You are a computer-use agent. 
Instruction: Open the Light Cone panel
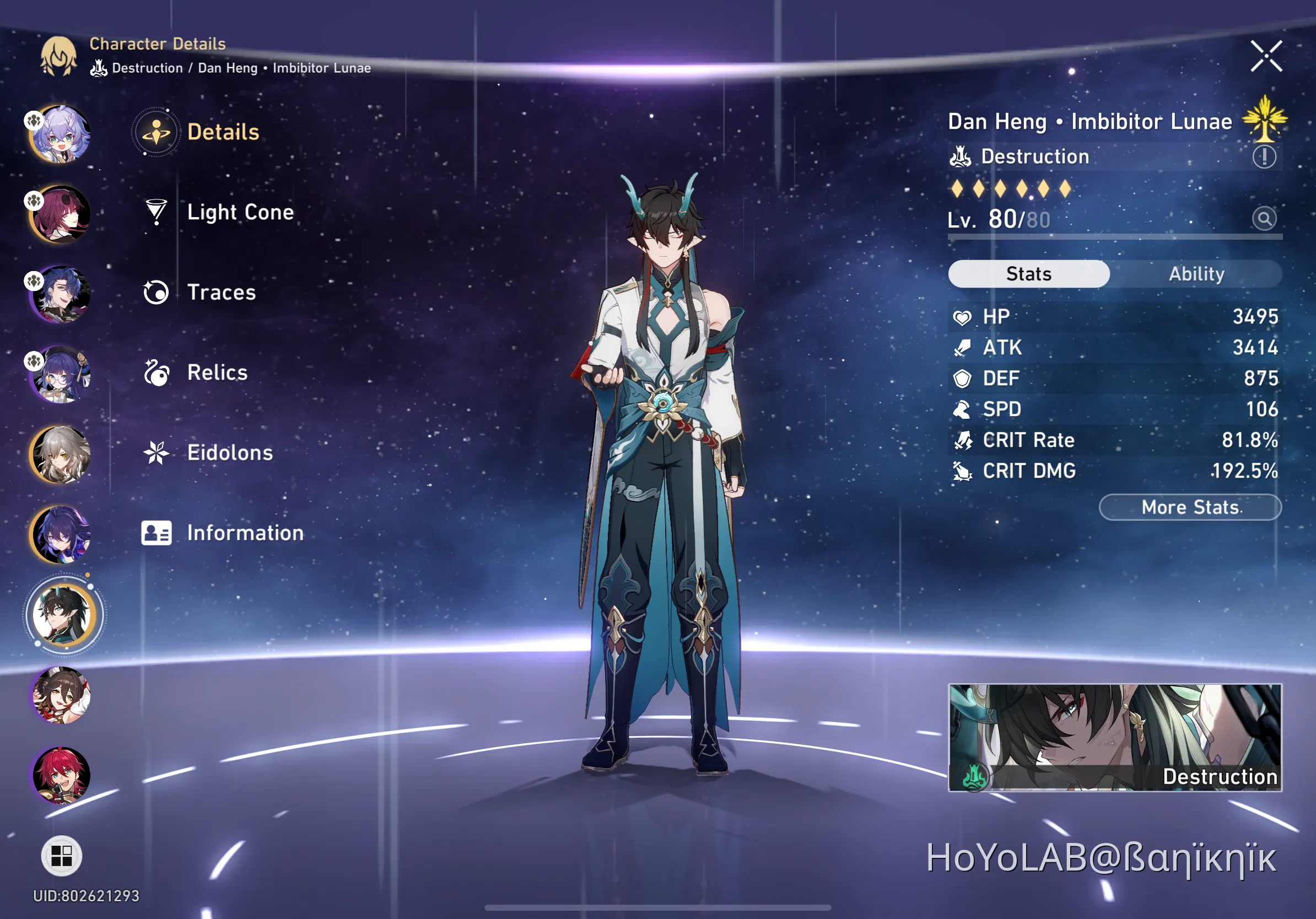[x=240, y=212]
